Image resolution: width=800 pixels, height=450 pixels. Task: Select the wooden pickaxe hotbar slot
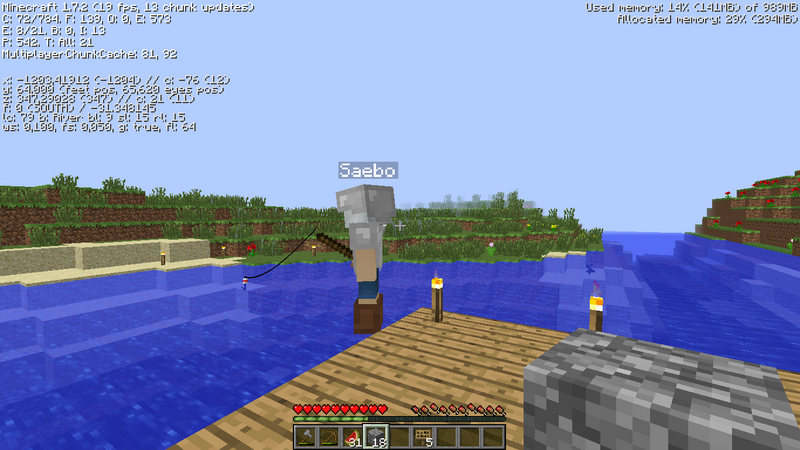click(x=328, y=437)
